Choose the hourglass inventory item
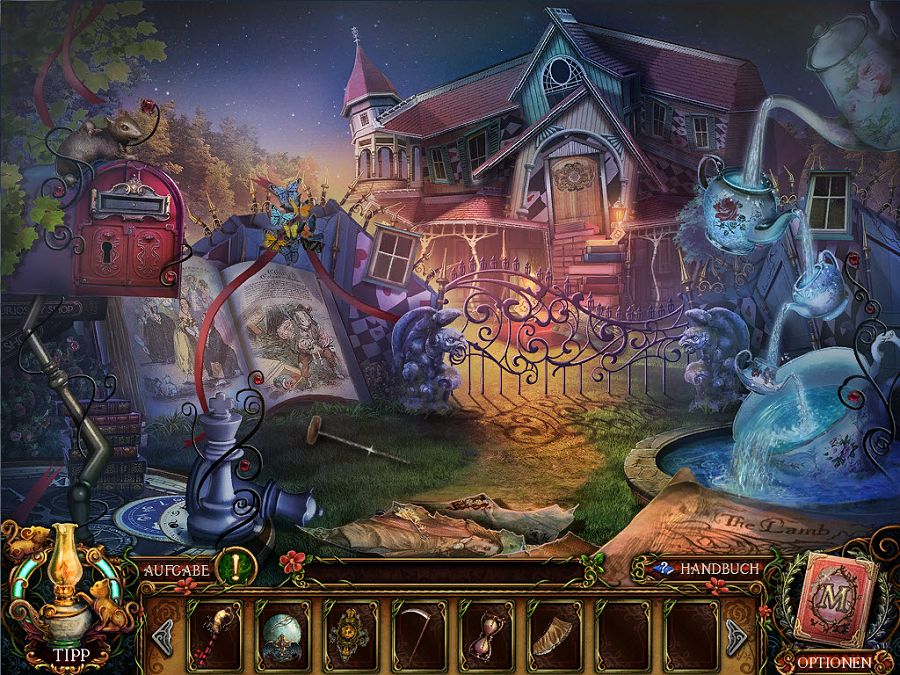The height and width of the screenshot is (675, 900). (488, 632)
